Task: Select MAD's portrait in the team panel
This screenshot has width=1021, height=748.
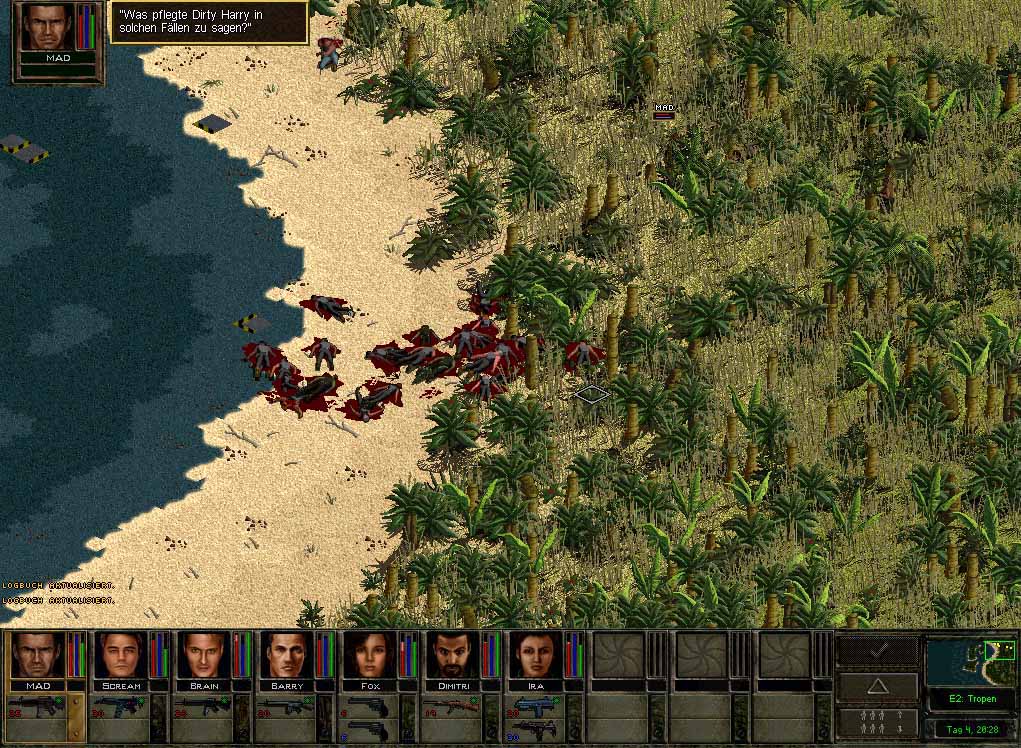Action: tap(37, 655)
